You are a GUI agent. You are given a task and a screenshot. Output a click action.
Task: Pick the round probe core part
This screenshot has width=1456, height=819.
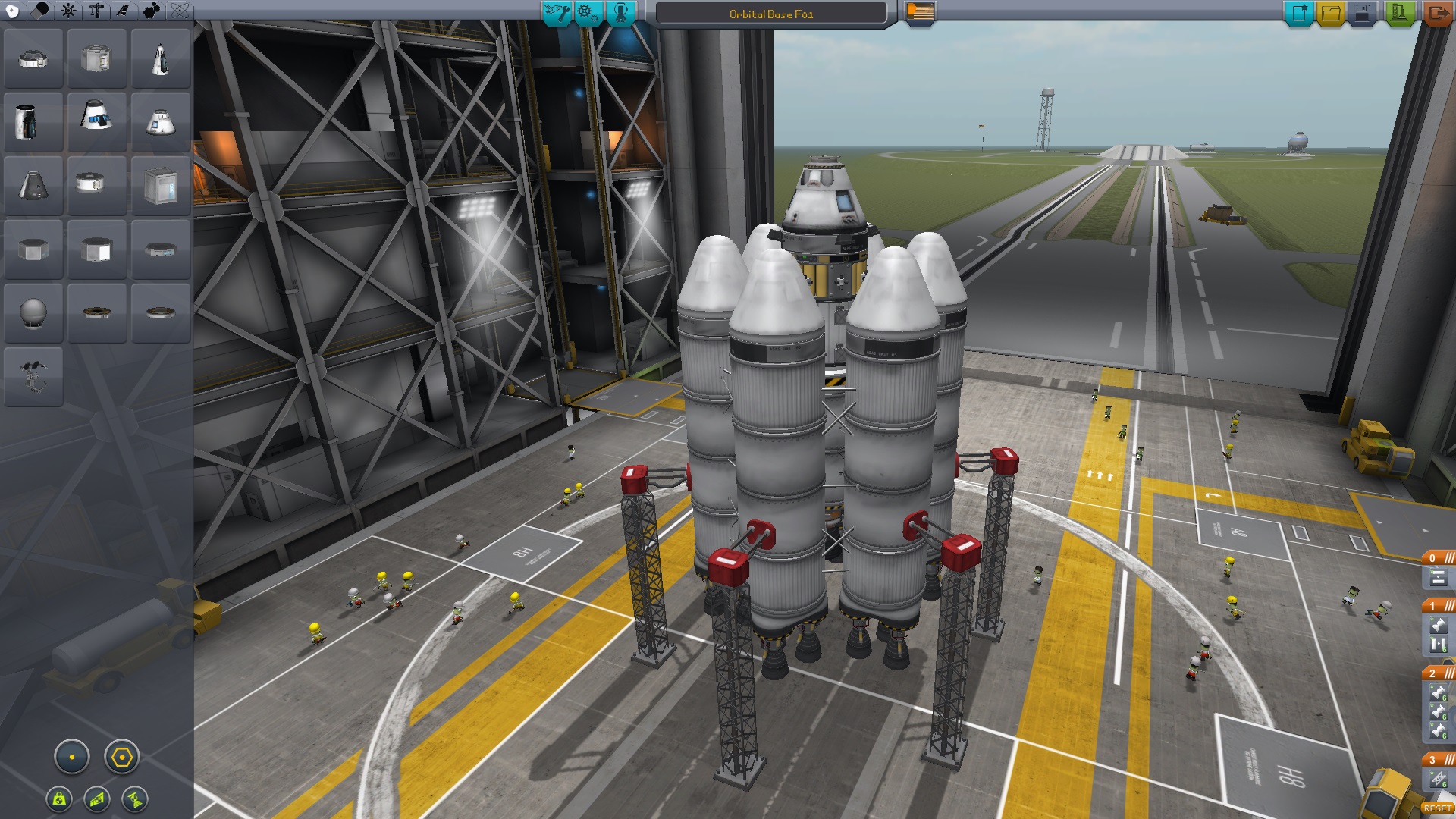[x=33, y=313]
